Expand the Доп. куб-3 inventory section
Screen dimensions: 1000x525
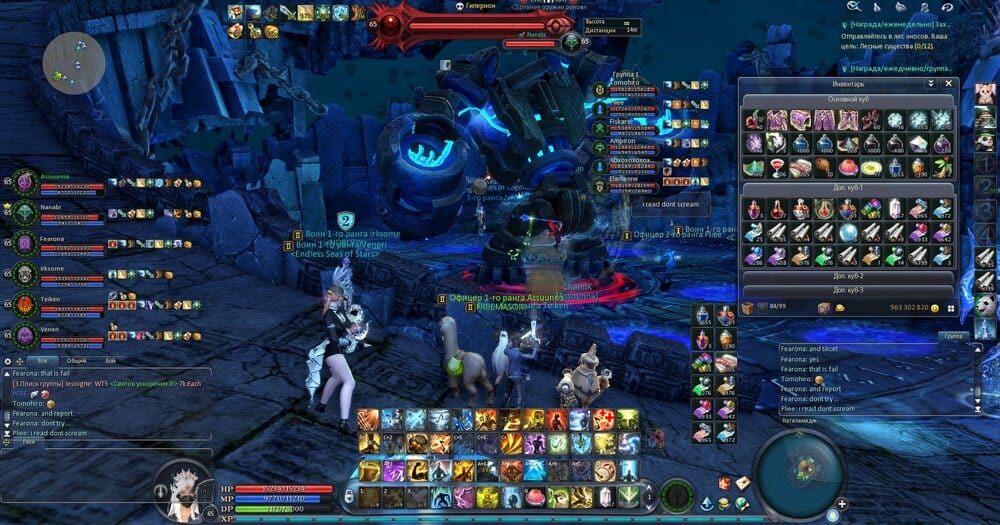pos(847,290)
